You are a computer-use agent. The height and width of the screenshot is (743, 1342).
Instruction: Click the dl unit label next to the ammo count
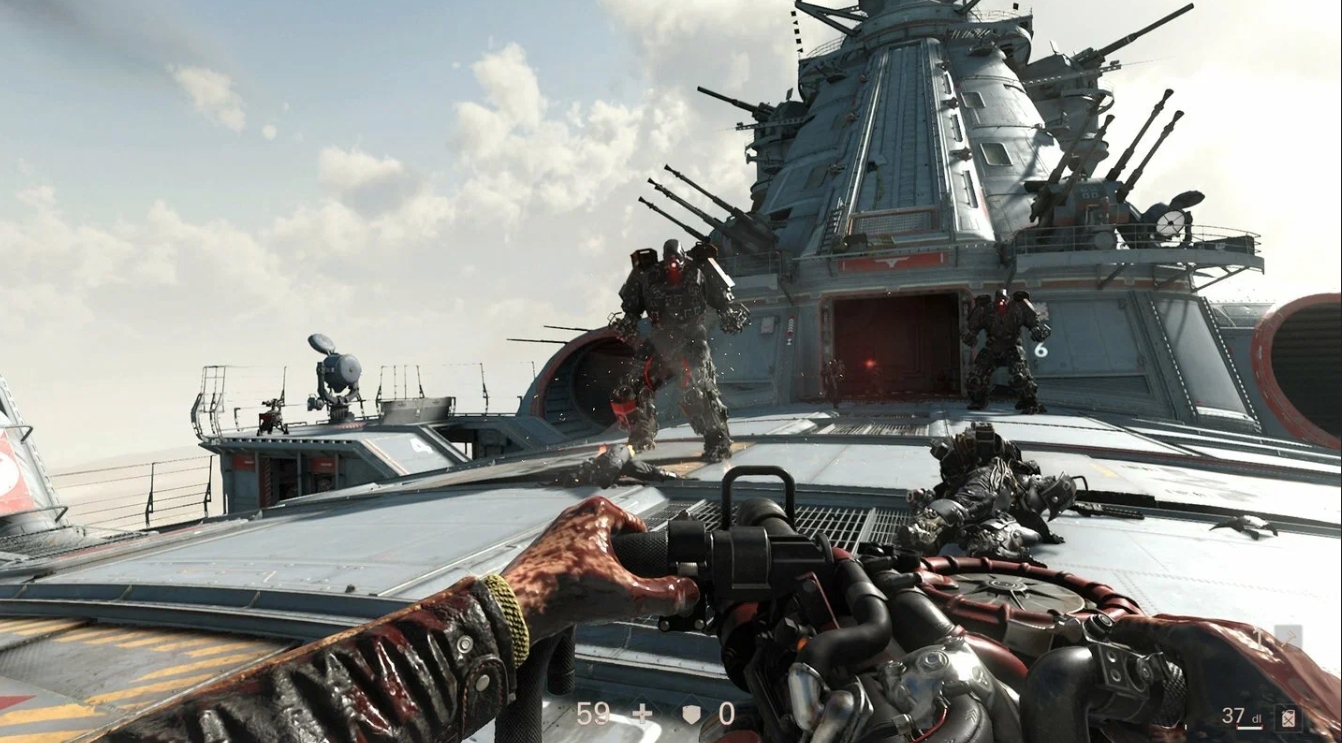[1258, 719]
